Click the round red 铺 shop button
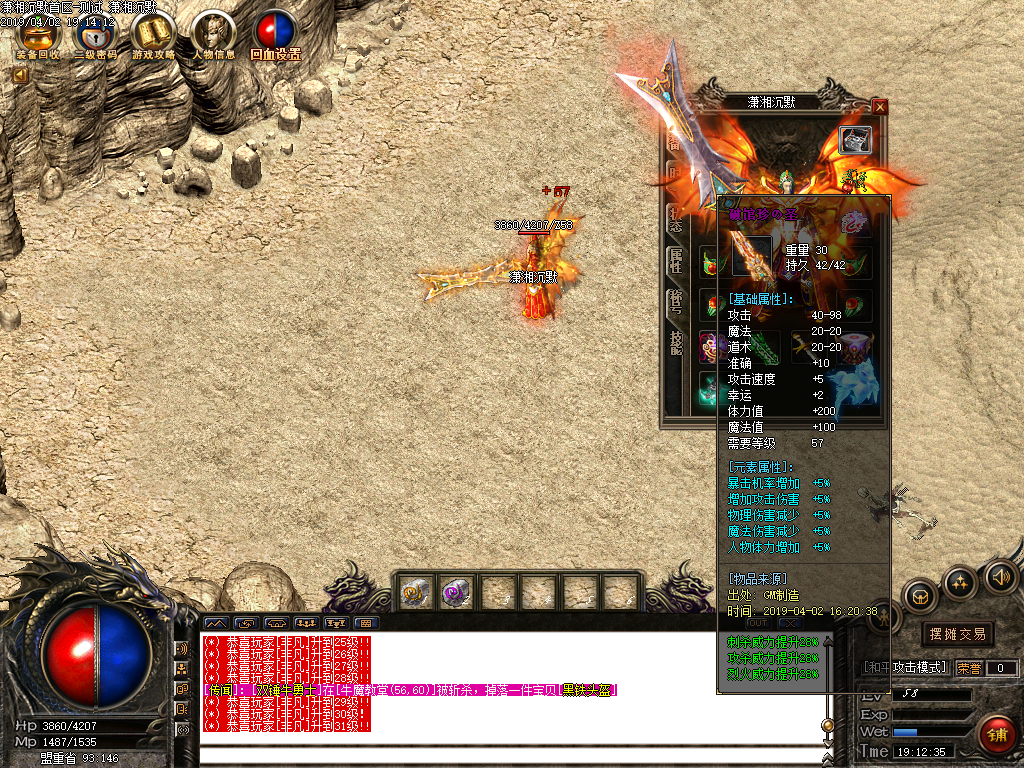 [x=998, y=734]
